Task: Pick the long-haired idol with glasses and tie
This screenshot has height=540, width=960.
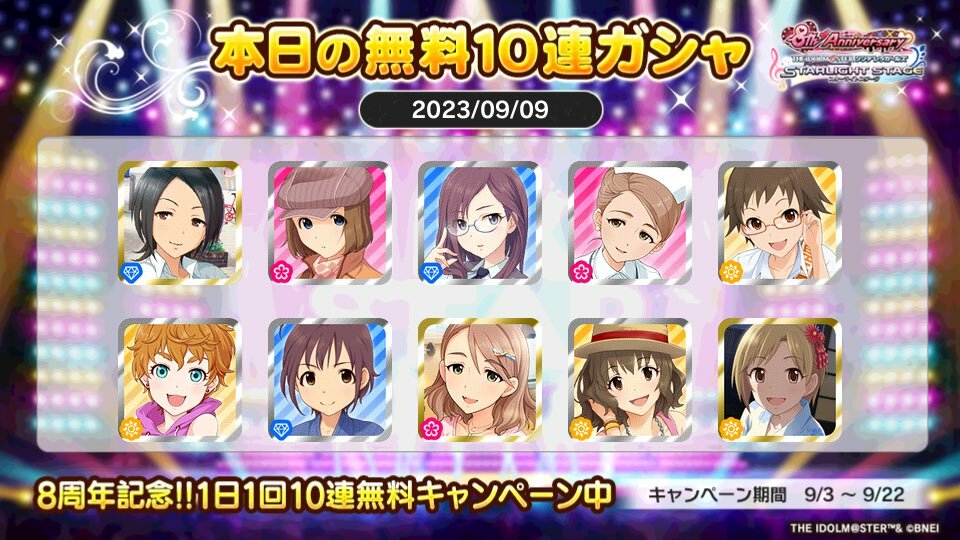Action: [479, 220]
